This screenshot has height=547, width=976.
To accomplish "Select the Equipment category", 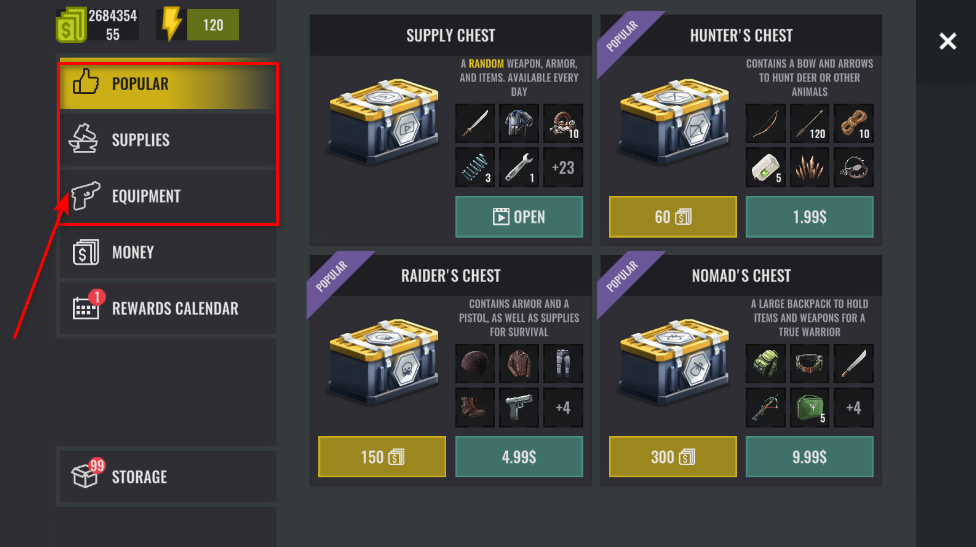I will (x=166, y=196).
